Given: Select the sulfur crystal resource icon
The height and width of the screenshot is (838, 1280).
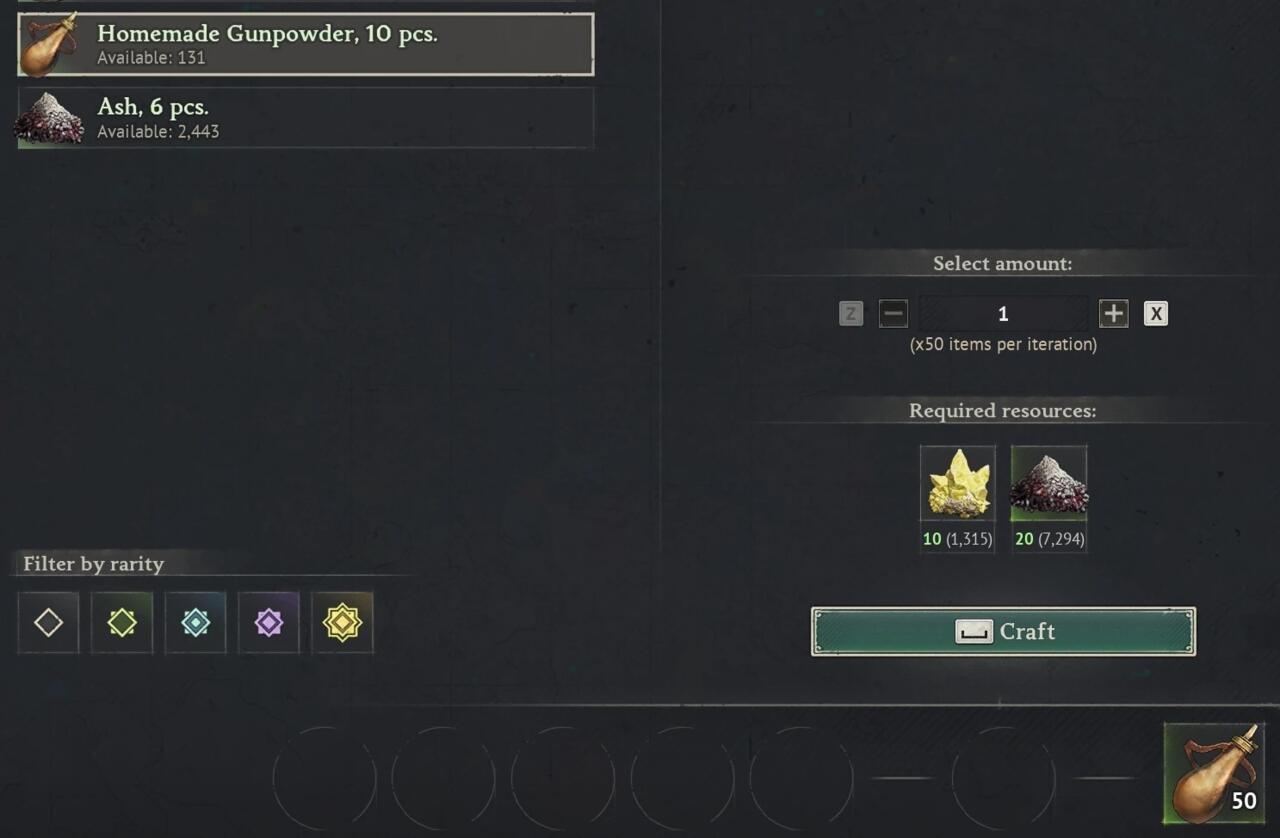Looking at the screenshot, I should point(957,483).
